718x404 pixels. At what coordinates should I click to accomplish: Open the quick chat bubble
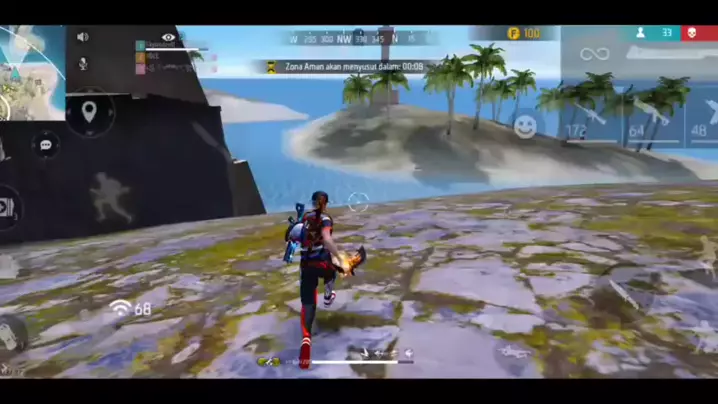[45, 146]
